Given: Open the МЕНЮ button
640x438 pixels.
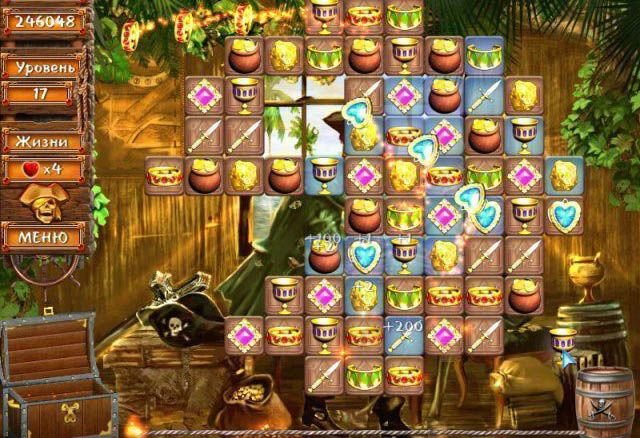Looking at the screenshot, I should coord(43,238).
